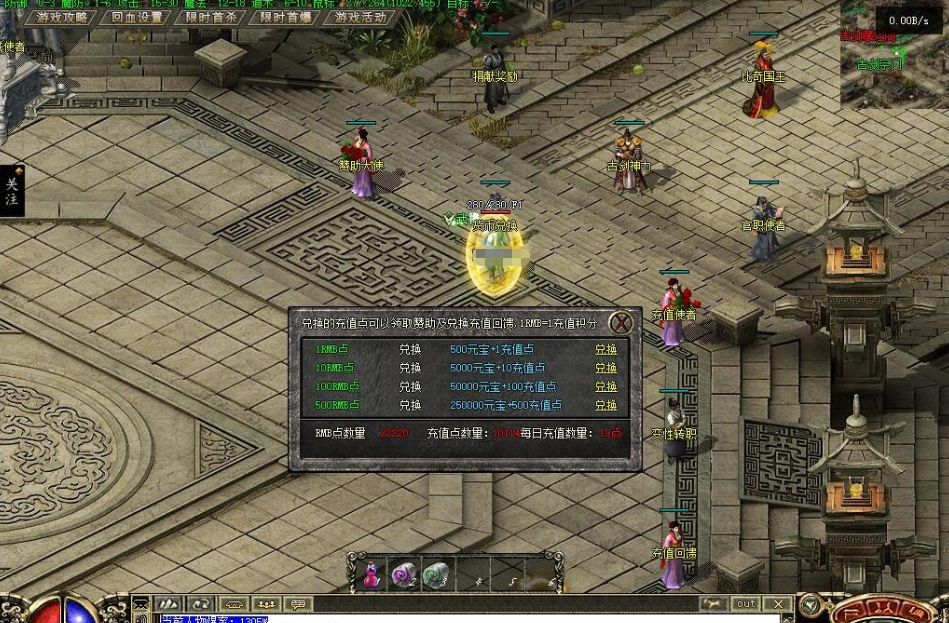
Task: Select the 限时首杀 timed first-kill button
Action: [x=211, y=17]
